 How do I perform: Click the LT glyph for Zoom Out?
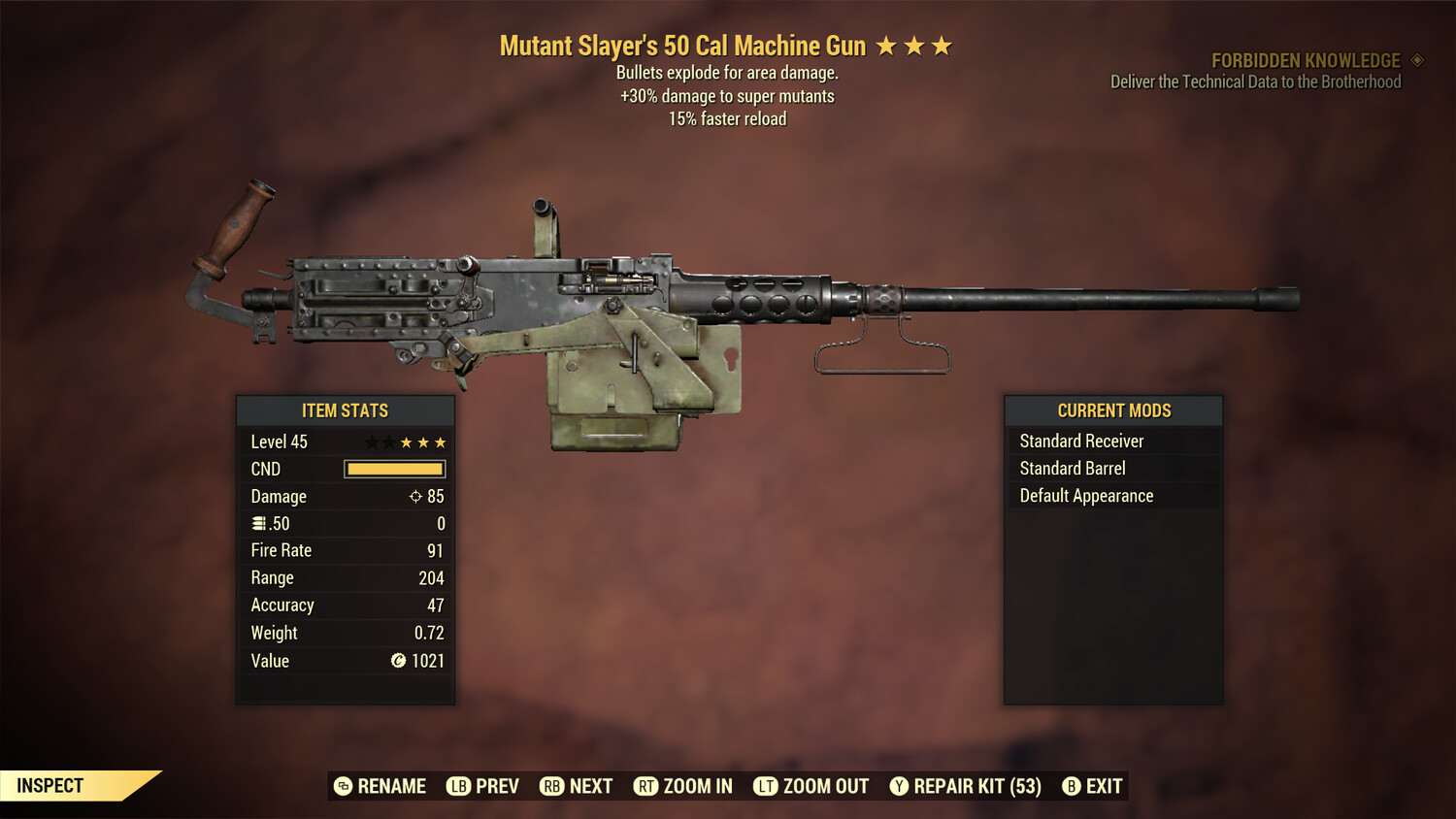[765, 786]
